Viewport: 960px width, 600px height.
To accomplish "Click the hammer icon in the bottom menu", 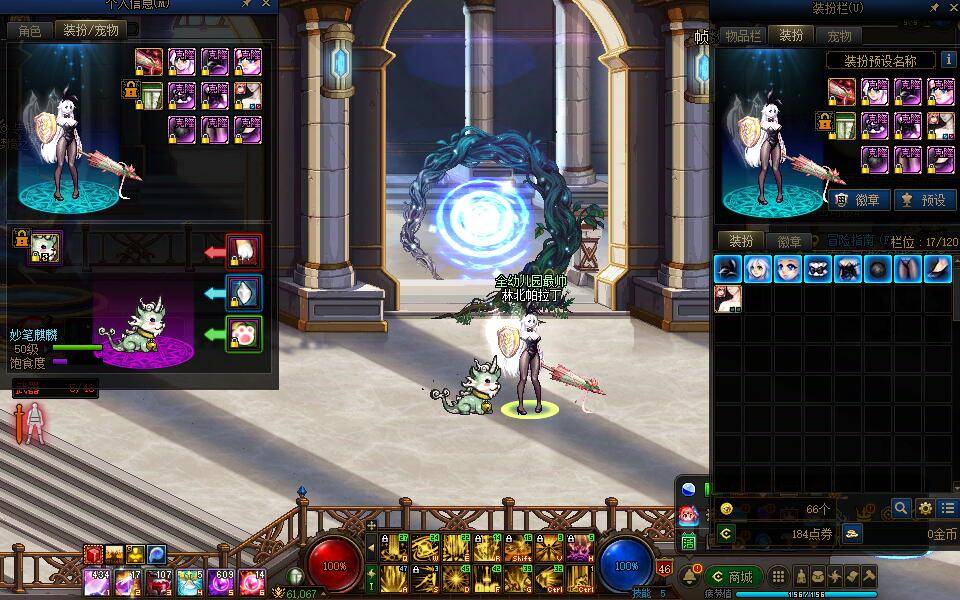I will [x=870, y=577].
